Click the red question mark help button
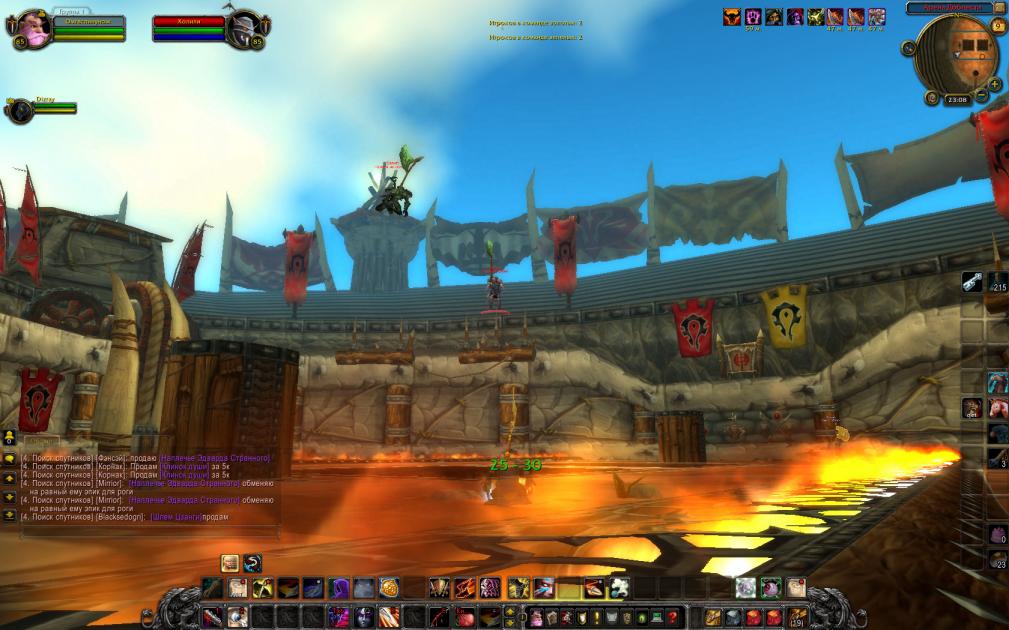1009x630 pixels. [672, 617]
